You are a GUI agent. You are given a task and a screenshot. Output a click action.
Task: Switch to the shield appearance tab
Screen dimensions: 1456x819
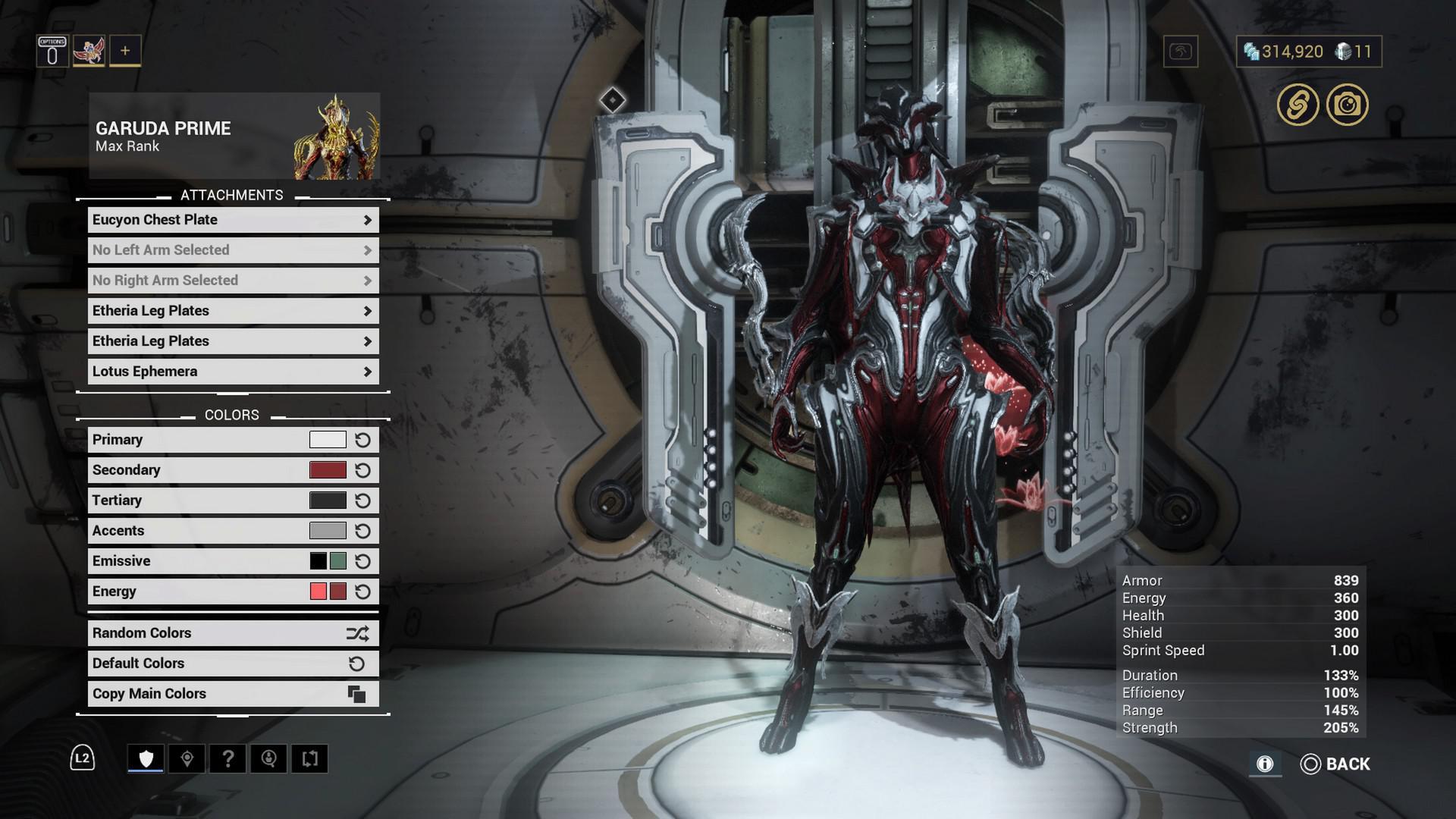click(146, 758)
